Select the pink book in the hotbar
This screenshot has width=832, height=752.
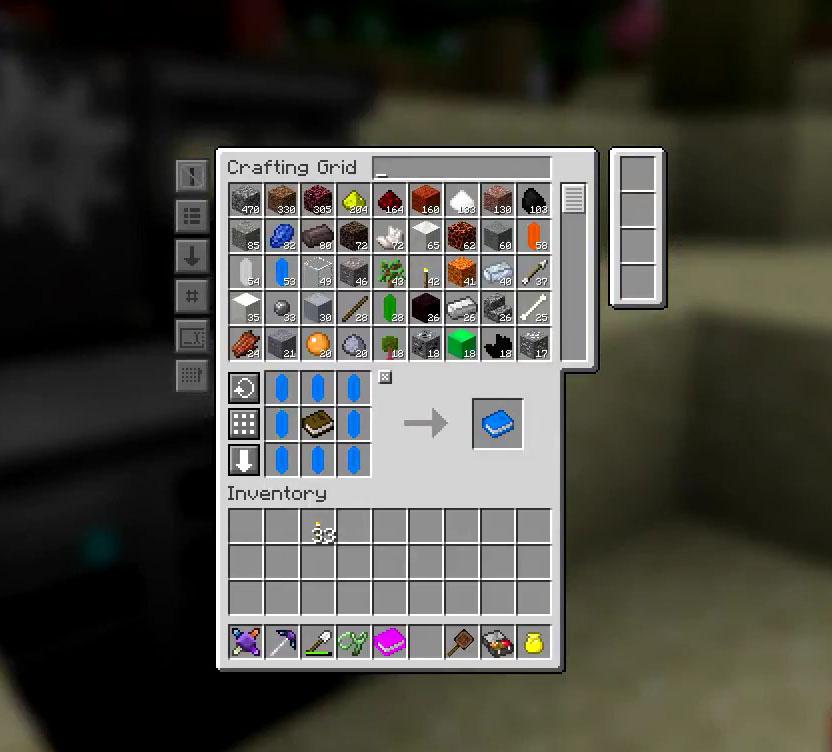tap(390, 642)
